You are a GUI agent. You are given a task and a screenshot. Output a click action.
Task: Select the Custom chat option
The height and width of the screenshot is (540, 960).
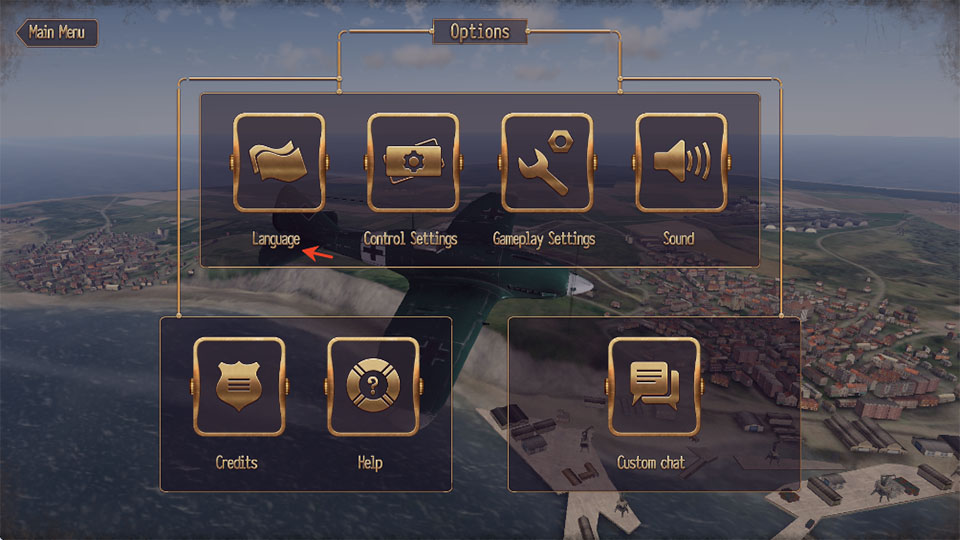[x=653, y=386]
